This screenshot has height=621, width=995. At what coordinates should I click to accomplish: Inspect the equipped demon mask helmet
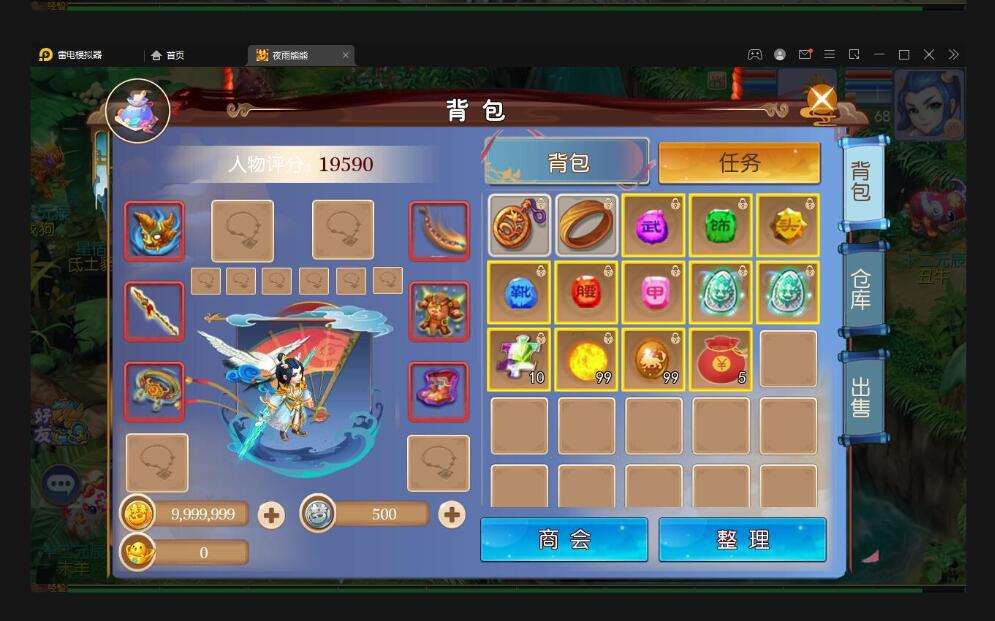click(x=154, y=231)
